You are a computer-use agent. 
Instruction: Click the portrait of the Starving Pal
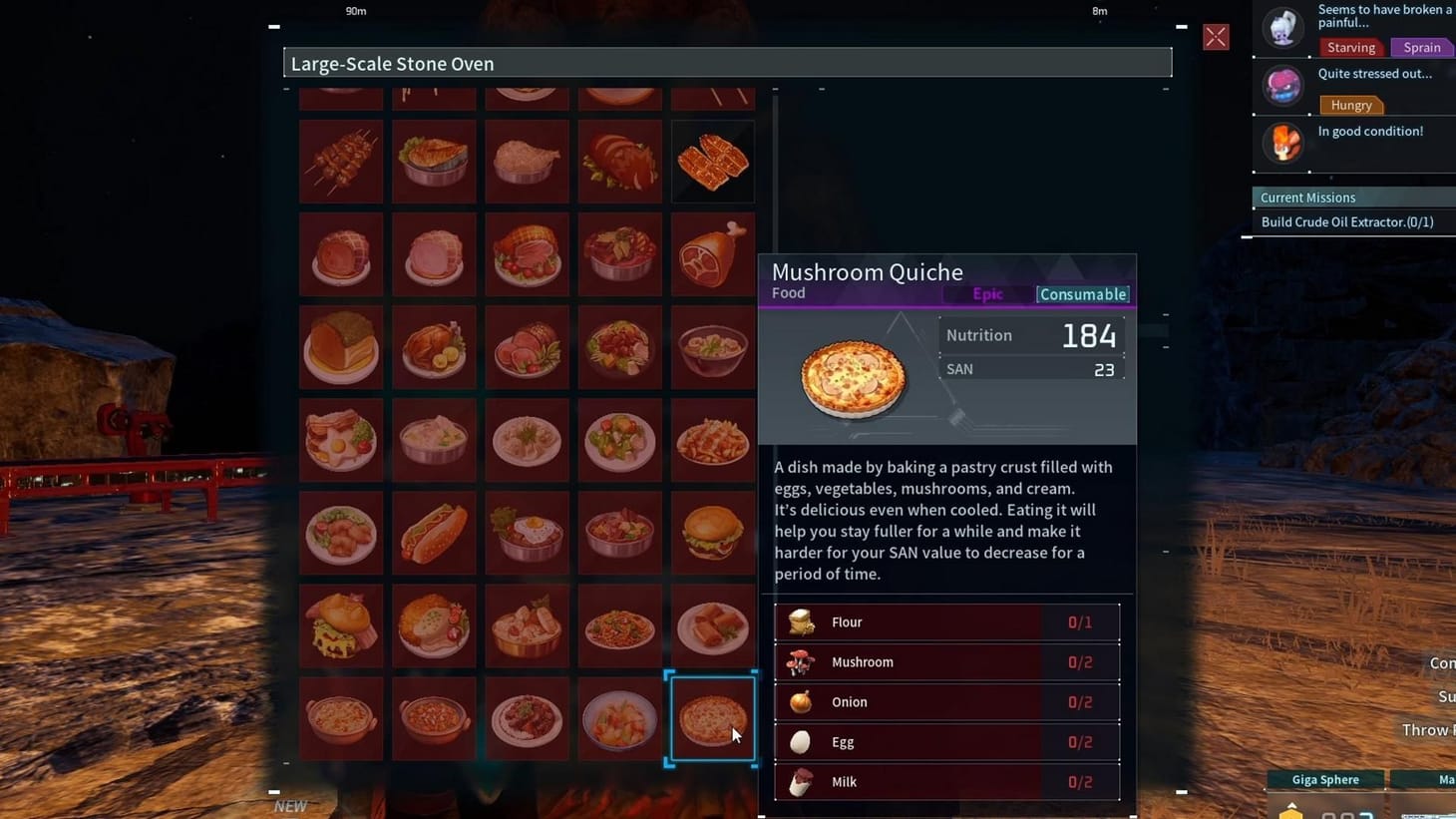point(1282,28)
